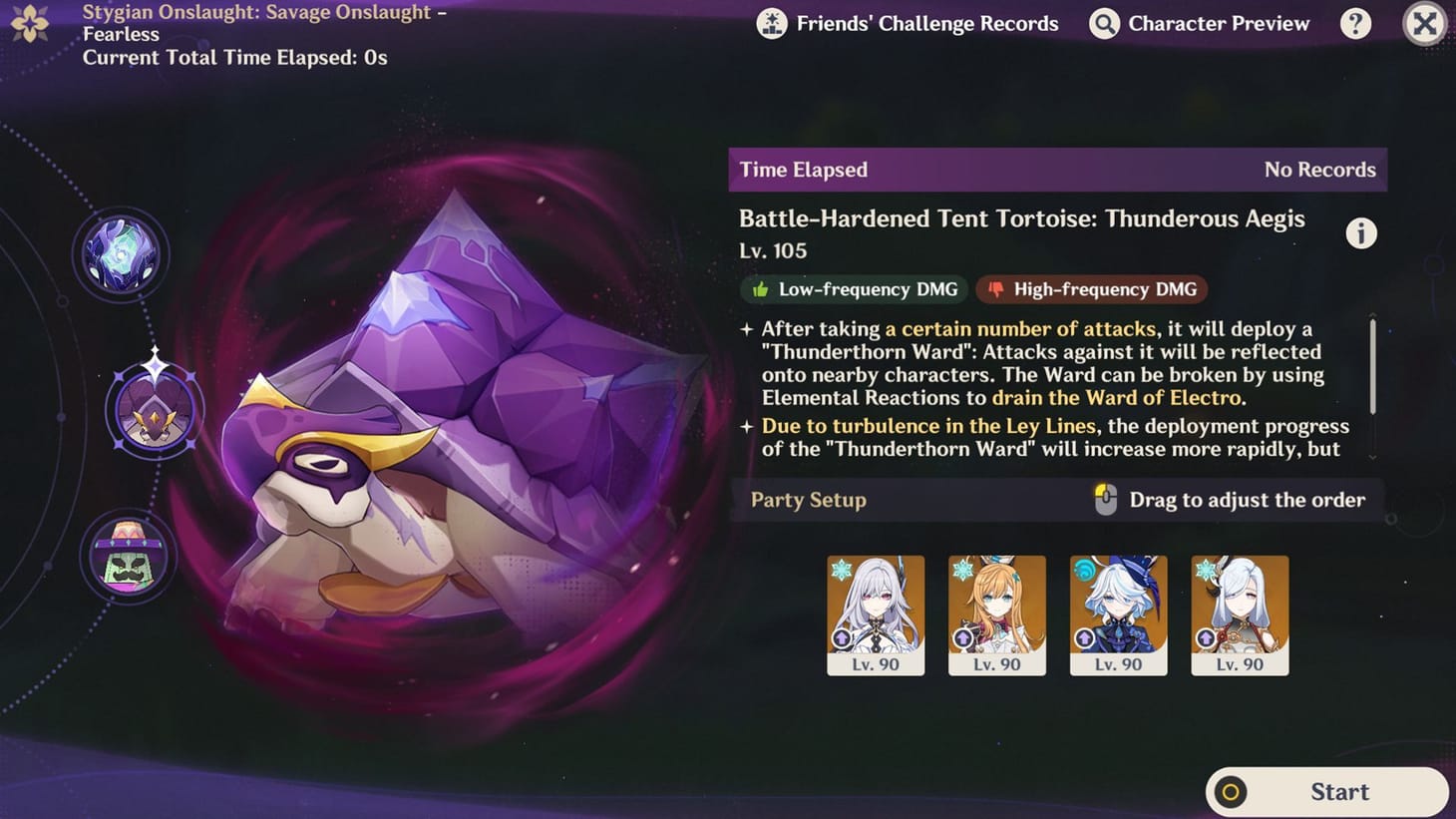The image size is (1456, 819).
Task: Click the boss info "i" icon
Action: 1360,232
